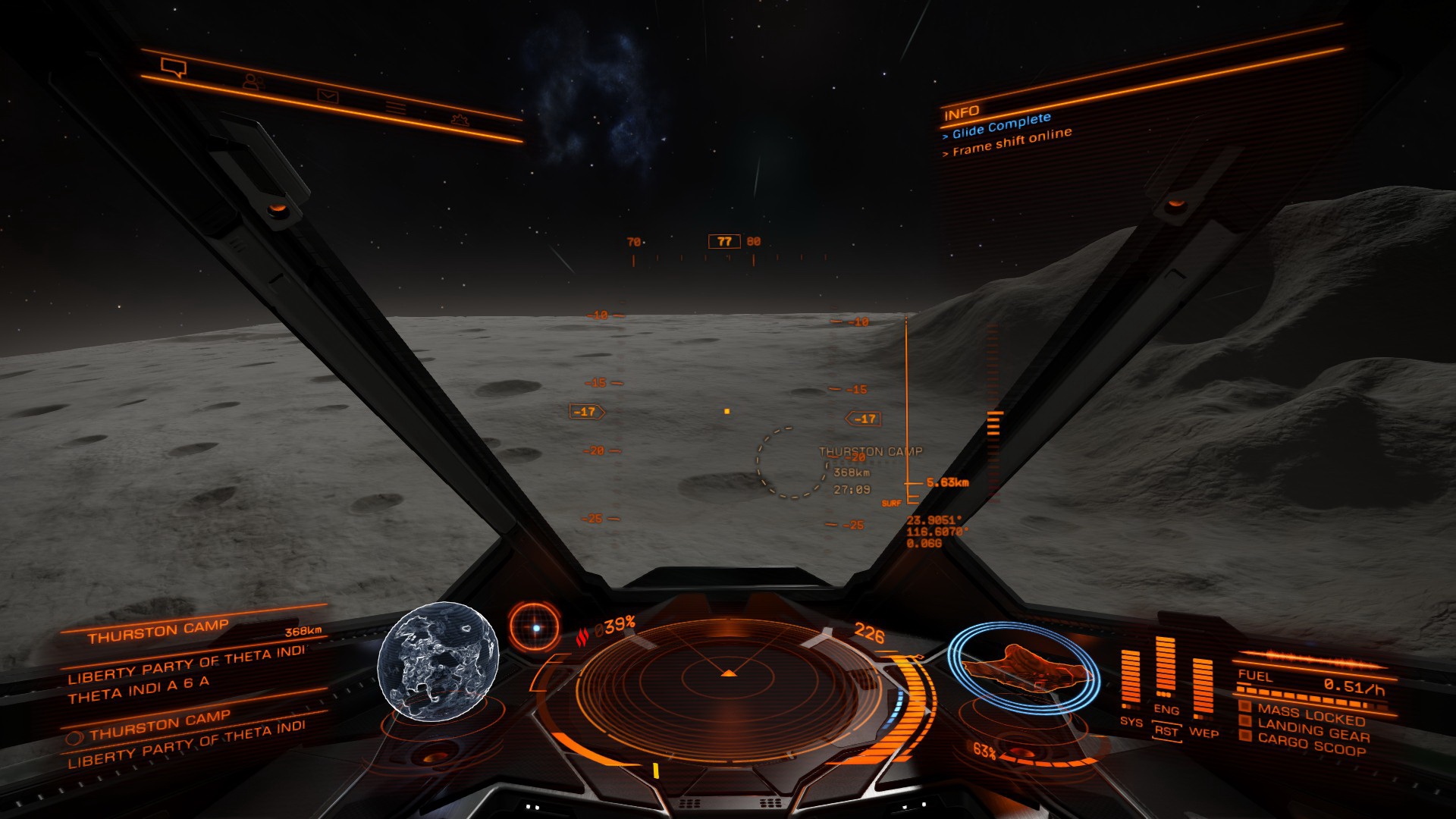
Task: Open the Info message panel
Action: (x=962, y=114)
